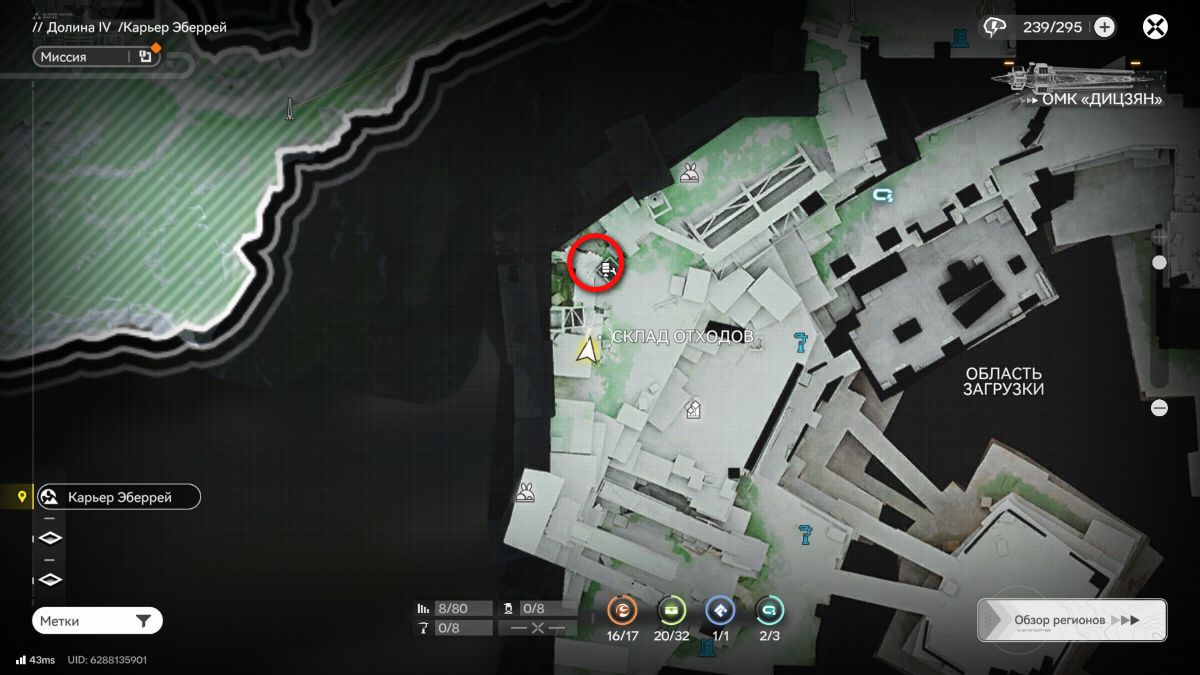
Task: Select the green chest counter 20/32
Action: [x=671, y=610]
